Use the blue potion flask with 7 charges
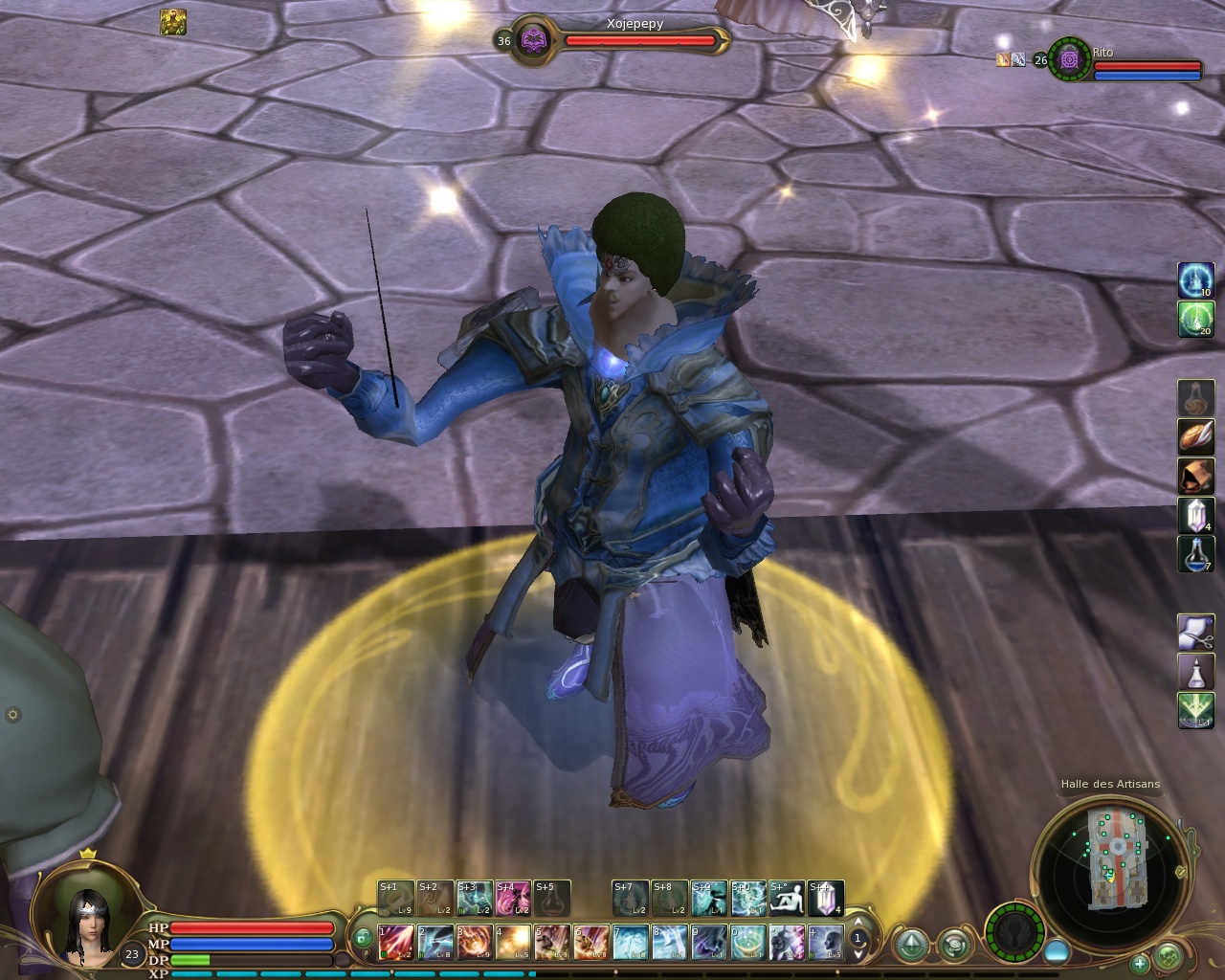This screenshot has width=1225, height=980. pyautogui.click(x=1195, y=554)
